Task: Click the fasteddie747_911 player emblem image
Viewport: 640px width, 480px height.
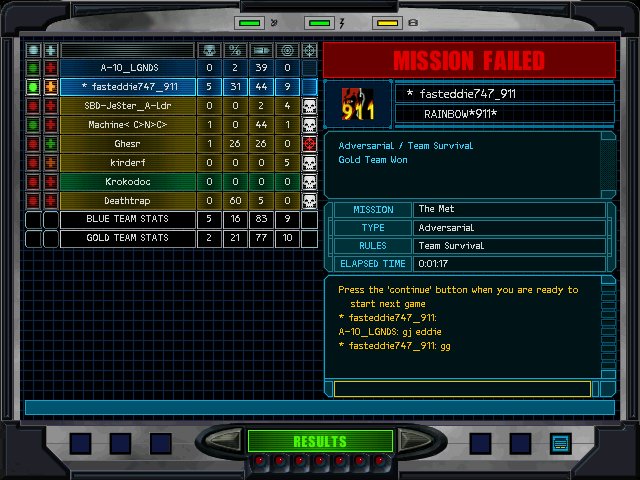Action: pyautogui.click(x=358, y=104)
